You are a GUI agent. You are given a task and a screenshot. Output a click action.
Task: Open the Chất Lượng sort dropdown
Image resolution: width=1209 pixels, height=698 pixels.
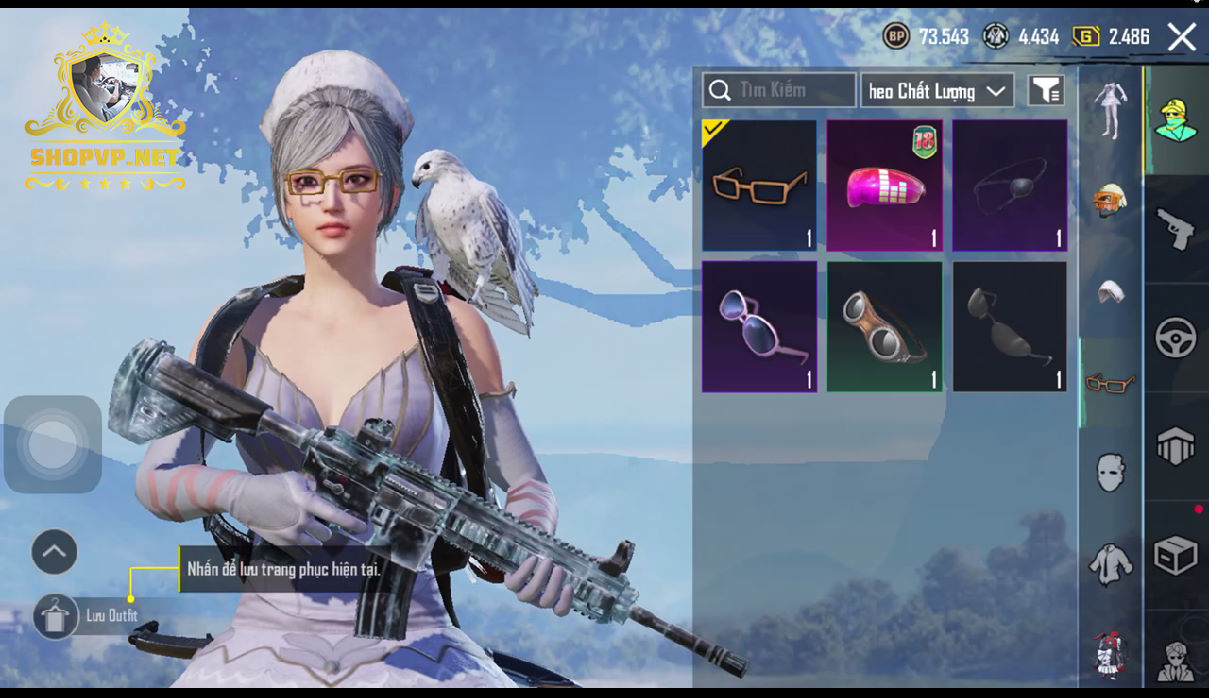(x=937, y=91)
